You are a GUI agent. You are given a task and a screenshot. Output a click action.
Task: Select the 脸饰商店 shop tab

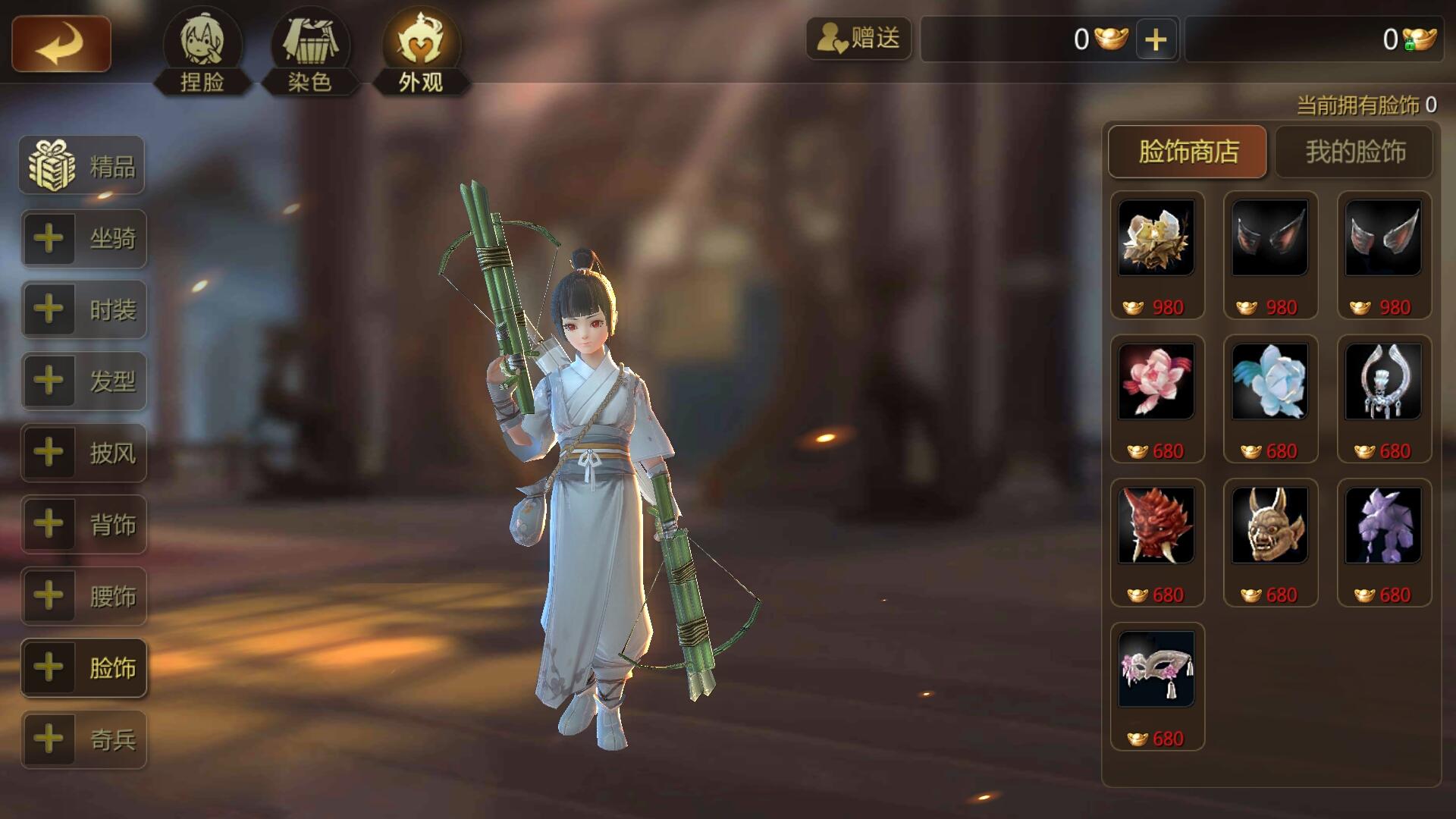(1188, 152)
